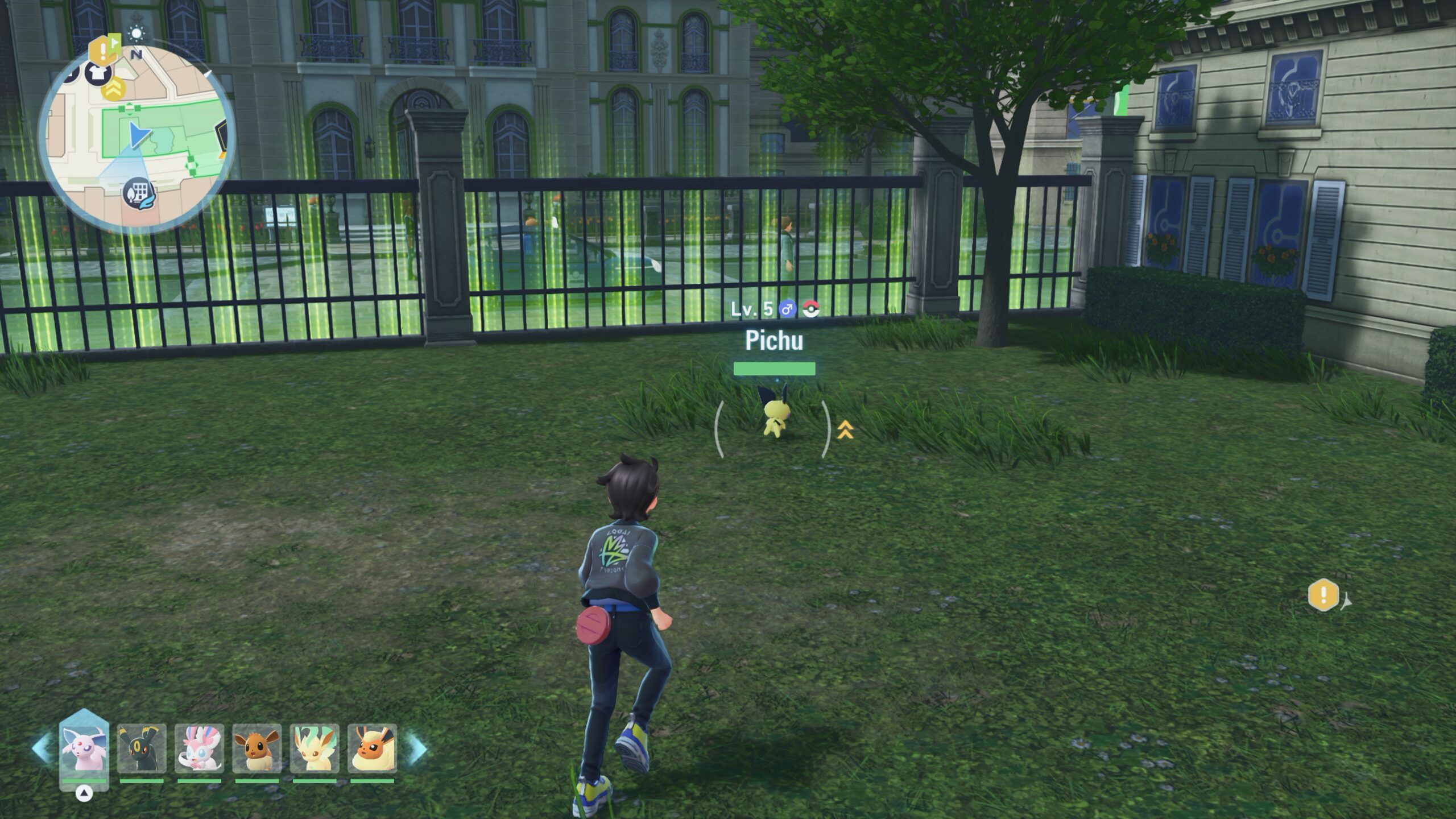Click the sun weather icon above minimap
The height and width of the screenshot is (819, 1456).
click(x=136, y=34)
